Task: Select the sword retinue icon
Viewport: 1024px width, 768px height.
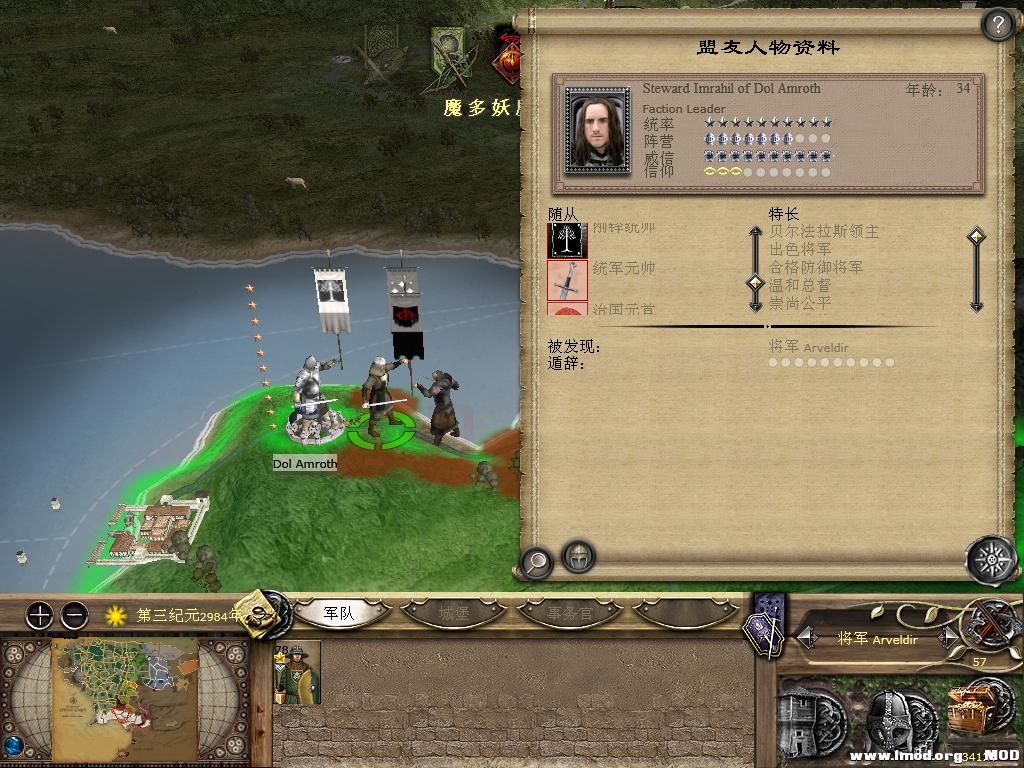Action: 567,279
